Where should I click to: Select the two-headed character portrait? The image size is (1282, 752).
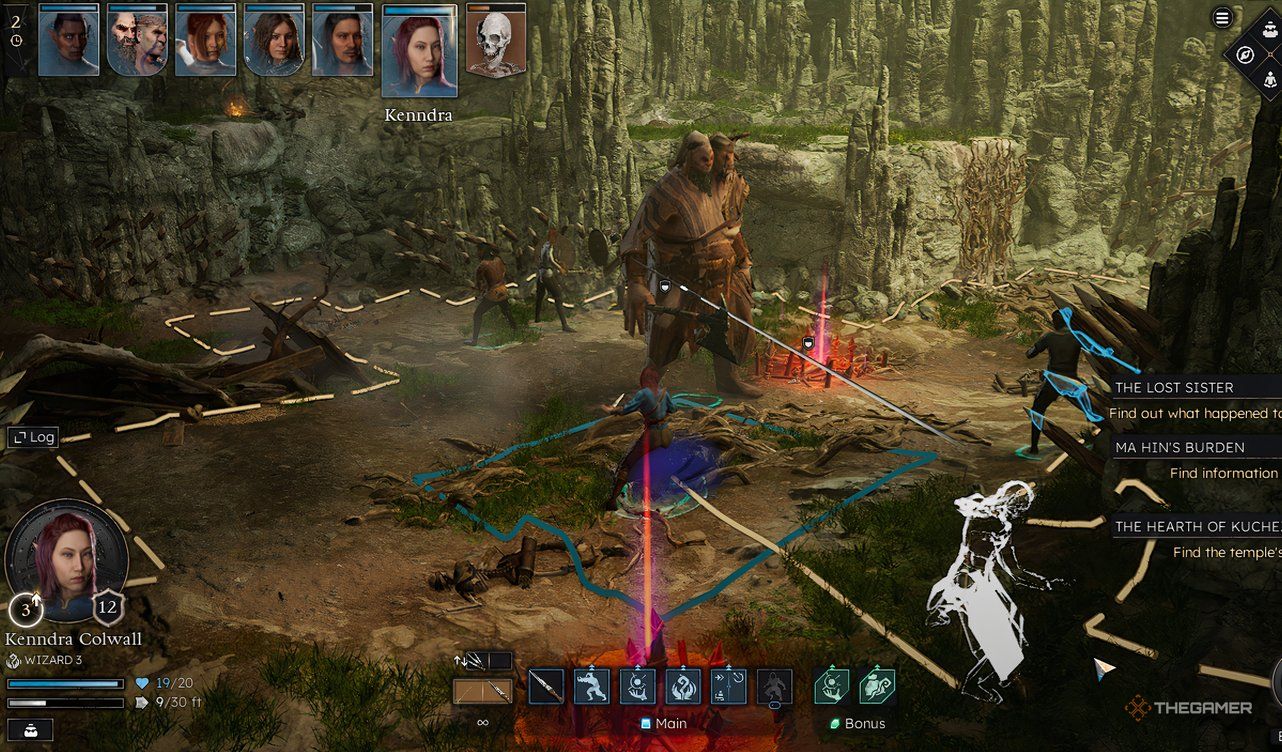pyautogui.click(x=137, y=40)
